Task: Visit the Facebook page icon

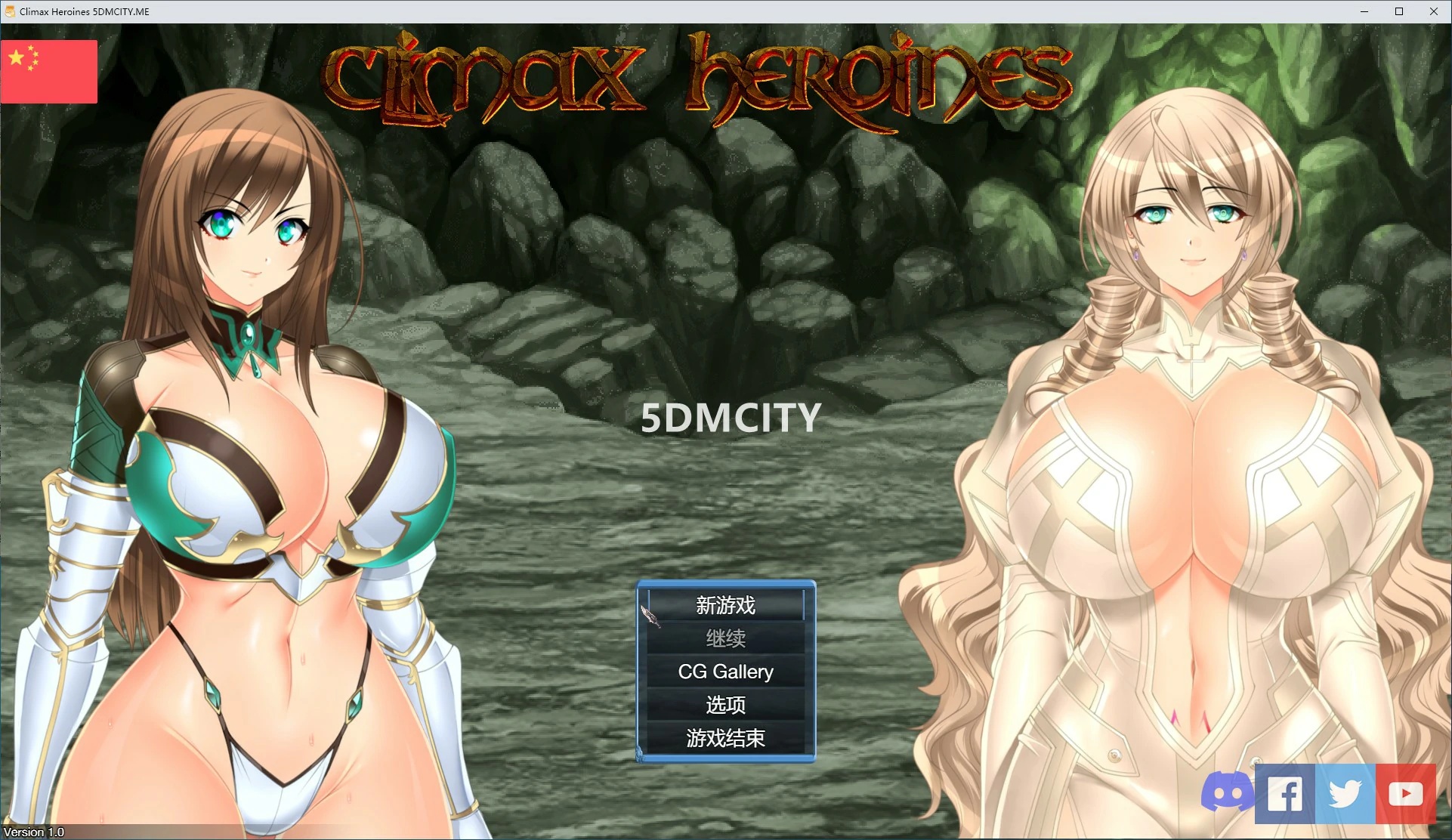Action: pos(1284,793)
